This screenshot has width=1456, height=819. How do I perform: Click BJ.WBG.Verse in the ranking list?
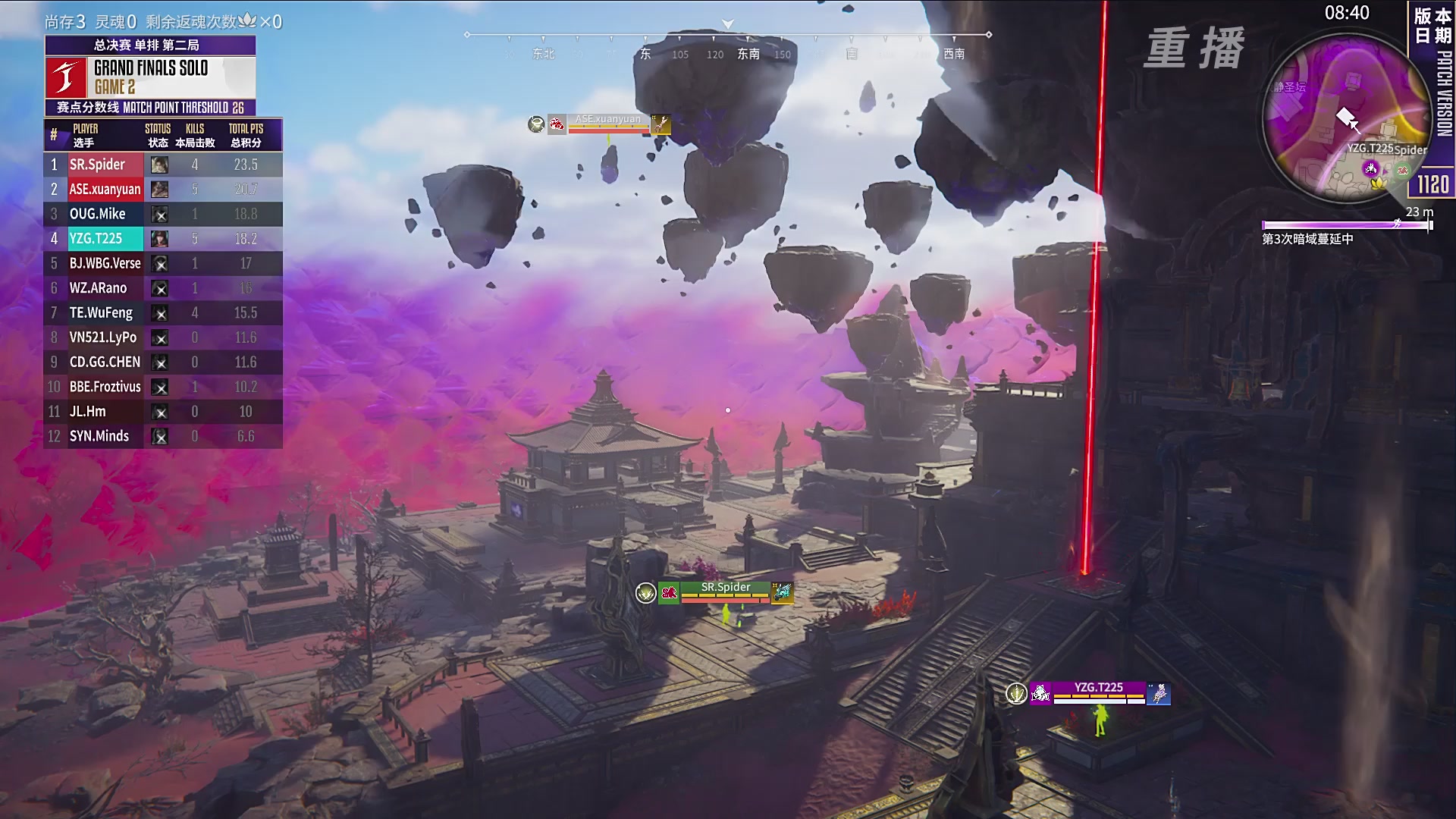[163, 263]
